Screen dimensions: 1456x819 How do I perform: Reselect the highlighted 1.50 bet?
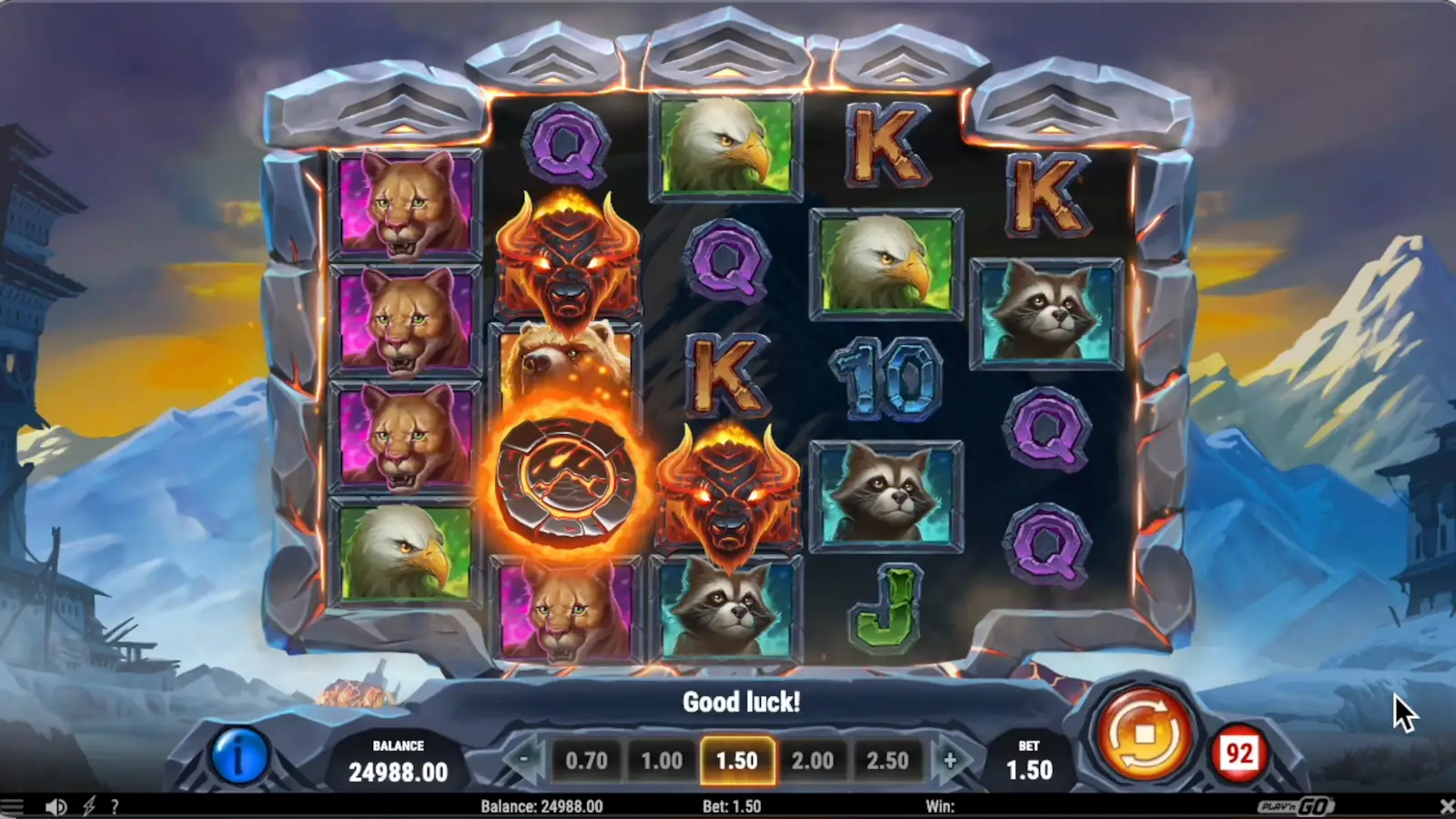738,761
